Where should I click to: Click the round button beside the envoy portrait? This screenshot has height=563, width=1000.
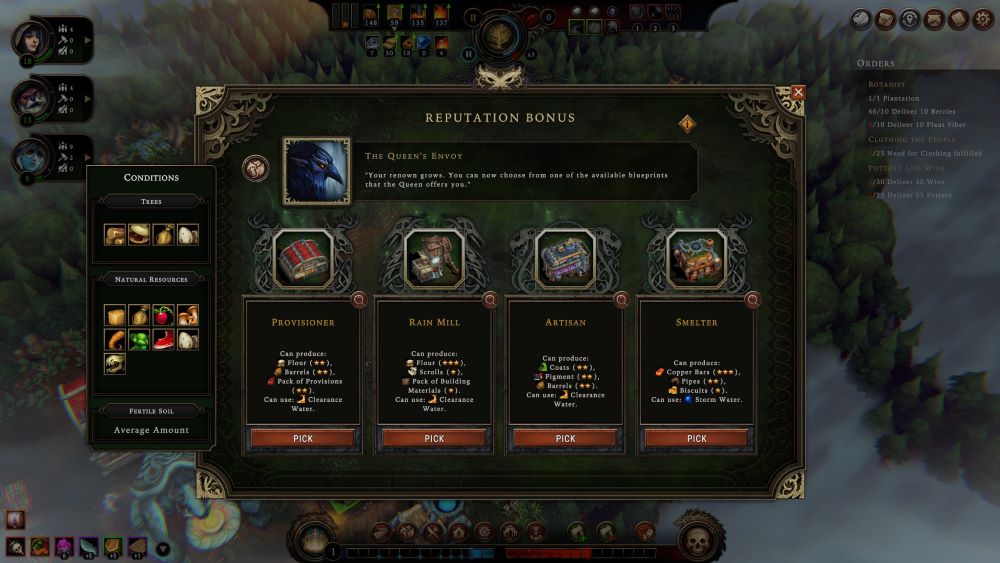[255, 168]
